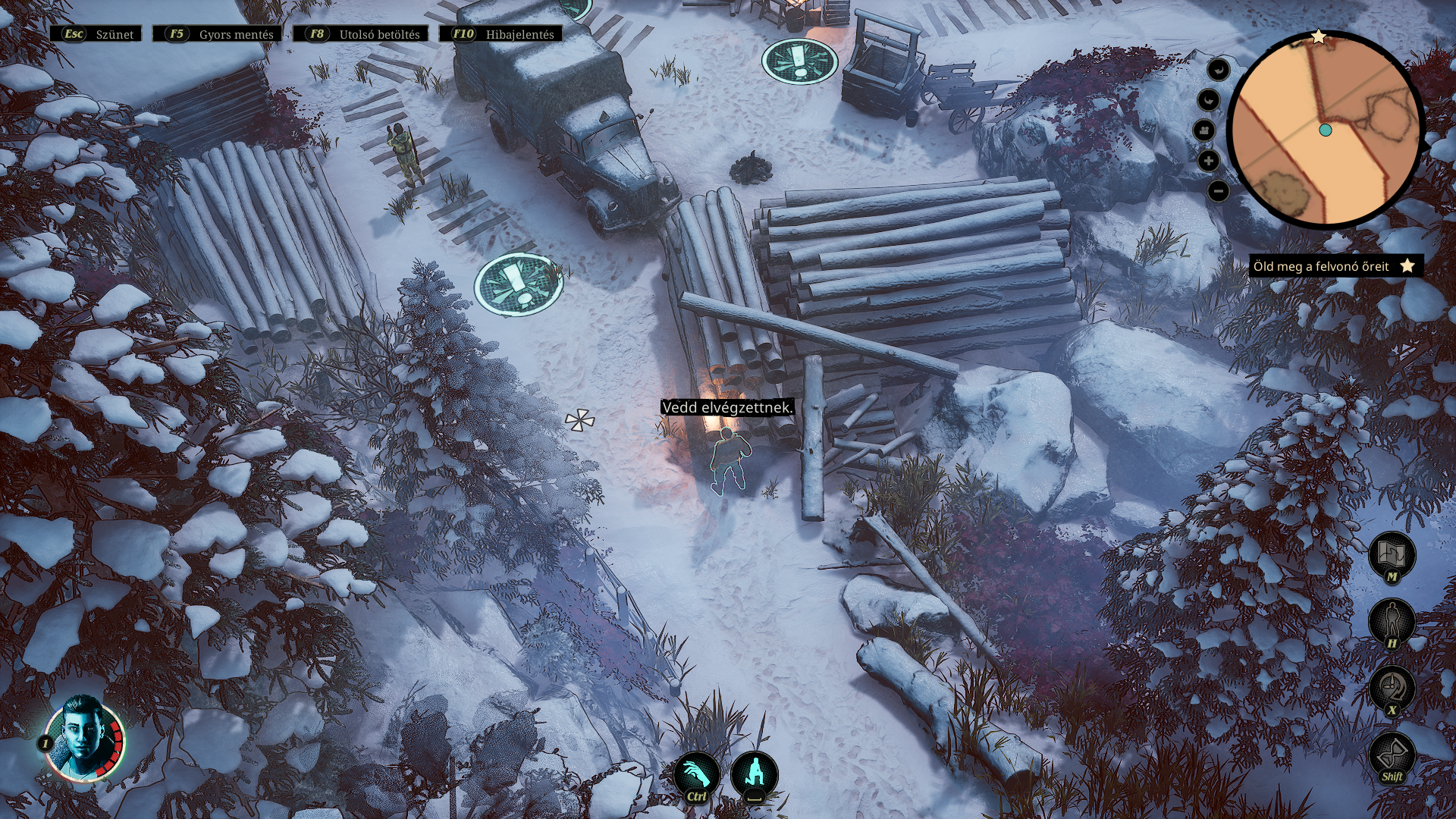
Task: Zoom in with the plus button
Action: (x=1209, y=161)
